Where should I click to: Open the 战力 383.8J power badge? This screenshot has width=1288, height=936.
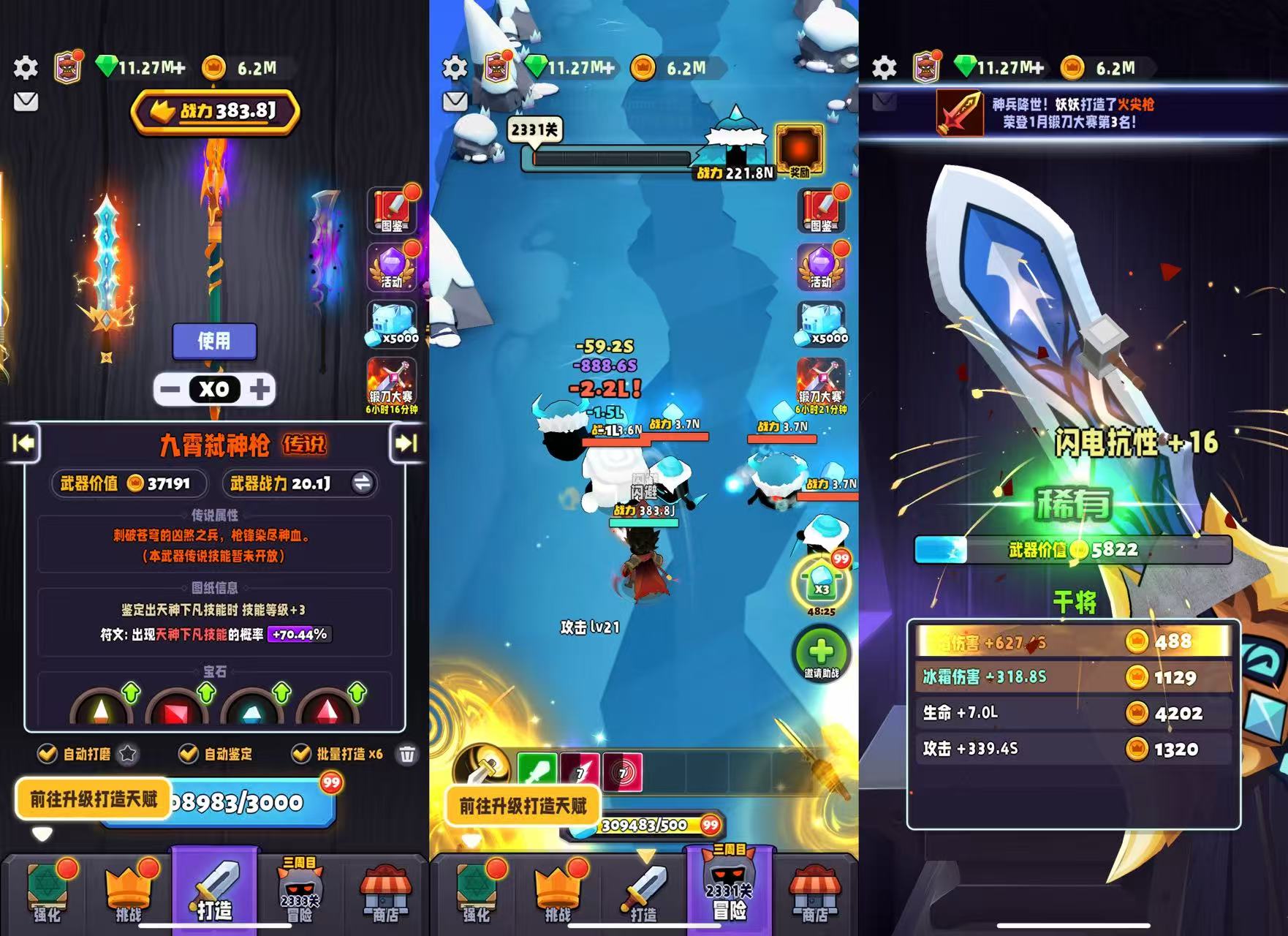(215, 111)
